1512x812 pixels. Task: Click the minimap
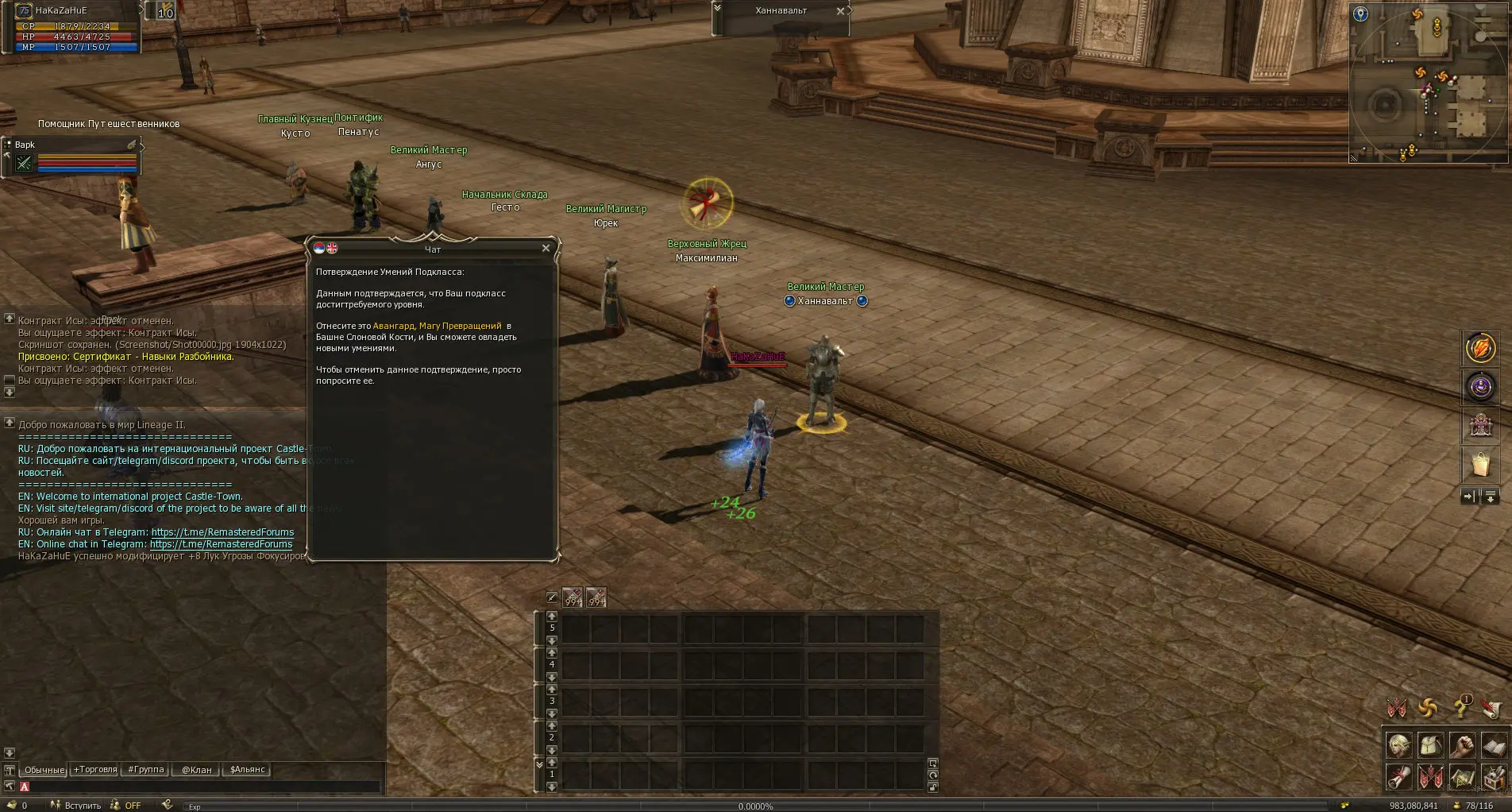[1428, 83]
